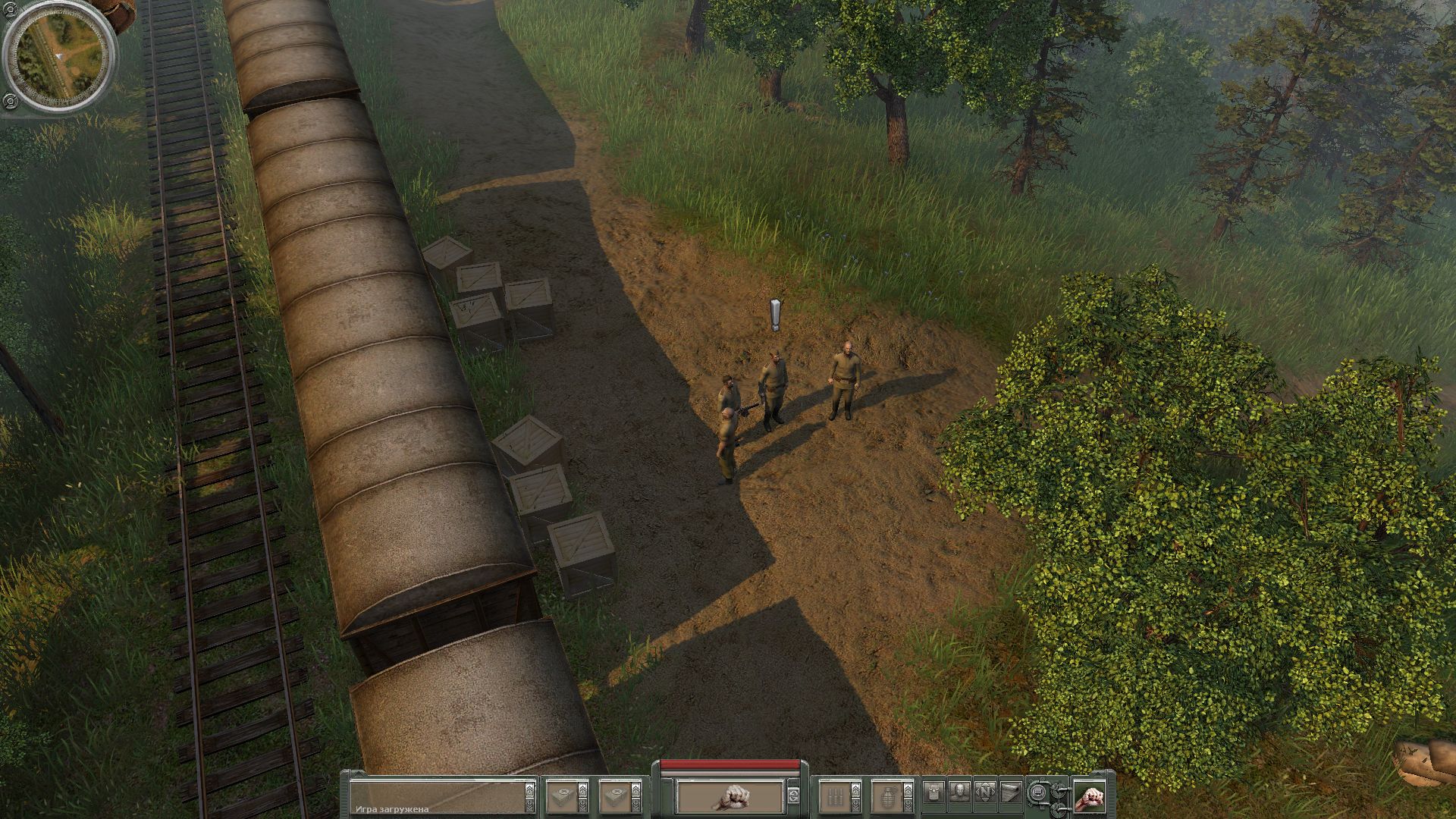Click the circular minimap
Screen dimensions: 1456x819
pyautogui.click(x=61, y=58)
